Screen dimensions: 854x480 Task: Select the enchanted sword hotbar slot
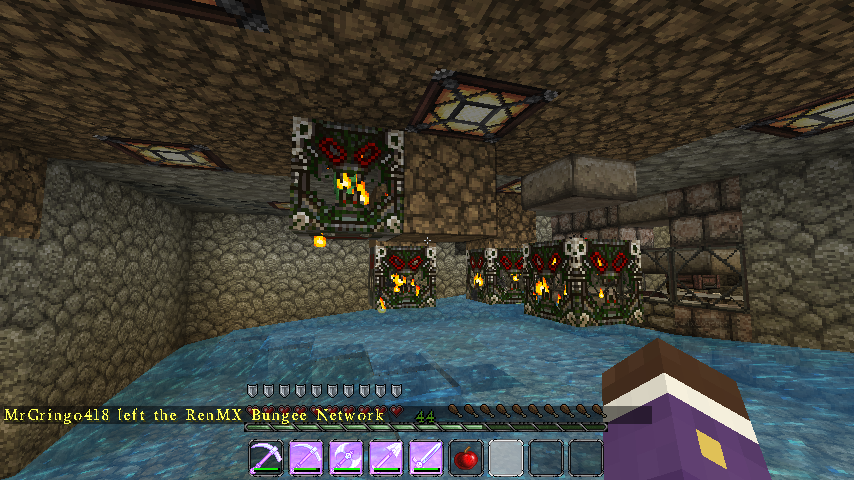(x=426, y=458)
